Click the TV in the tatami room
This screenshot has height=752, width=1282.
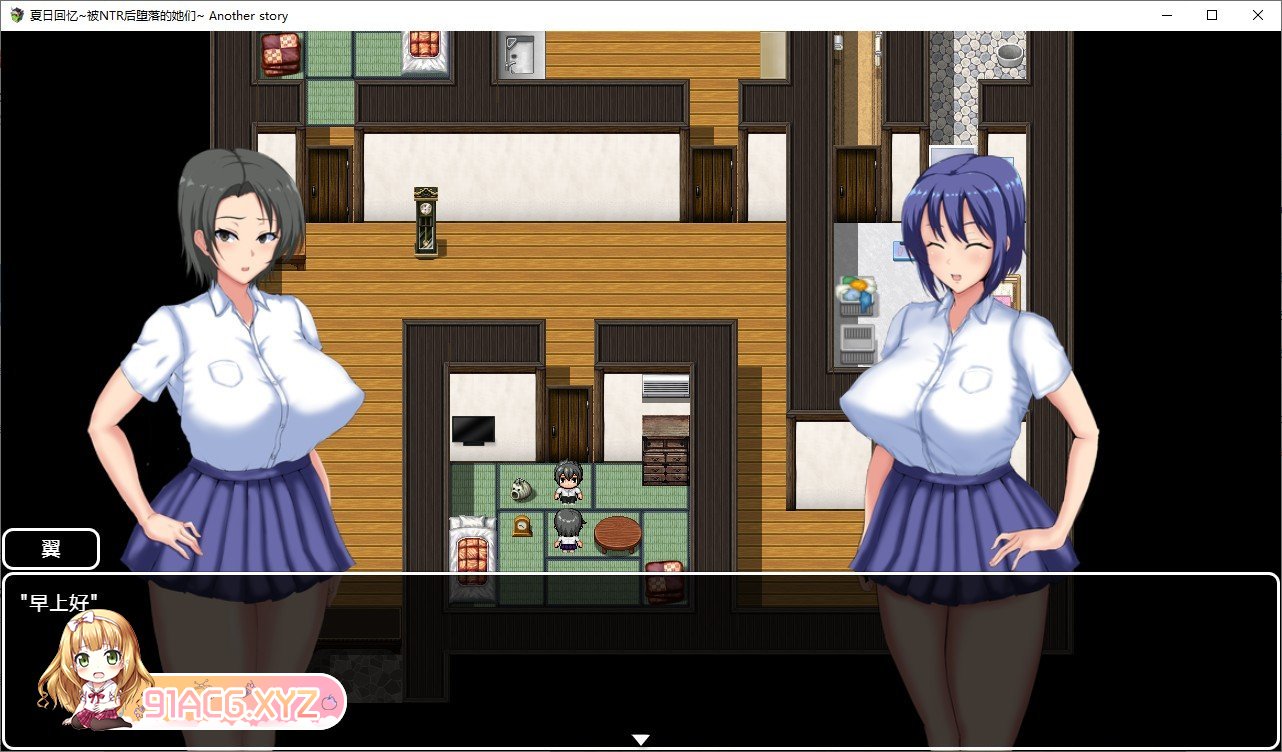[472, 428]
